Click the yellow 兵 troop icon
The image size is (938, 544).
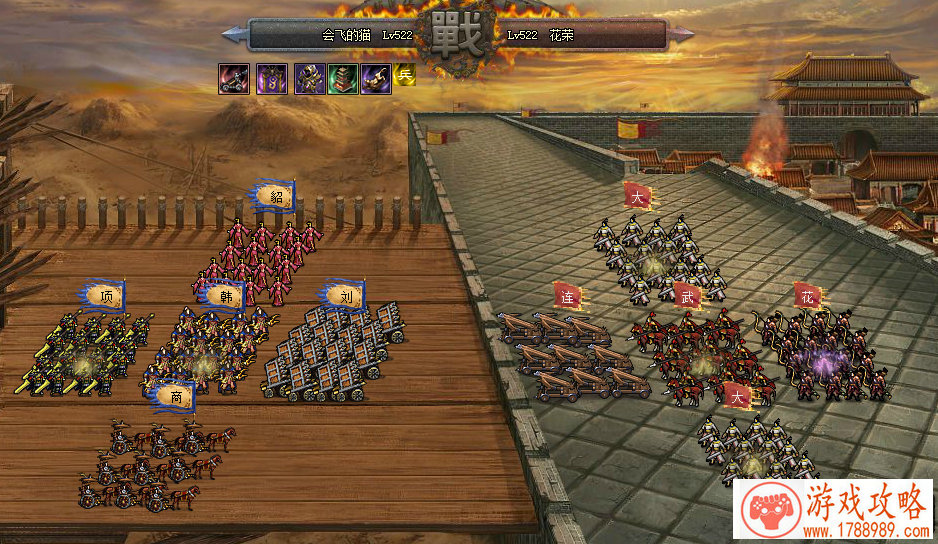pyautogui.click(x=405, y=75)
